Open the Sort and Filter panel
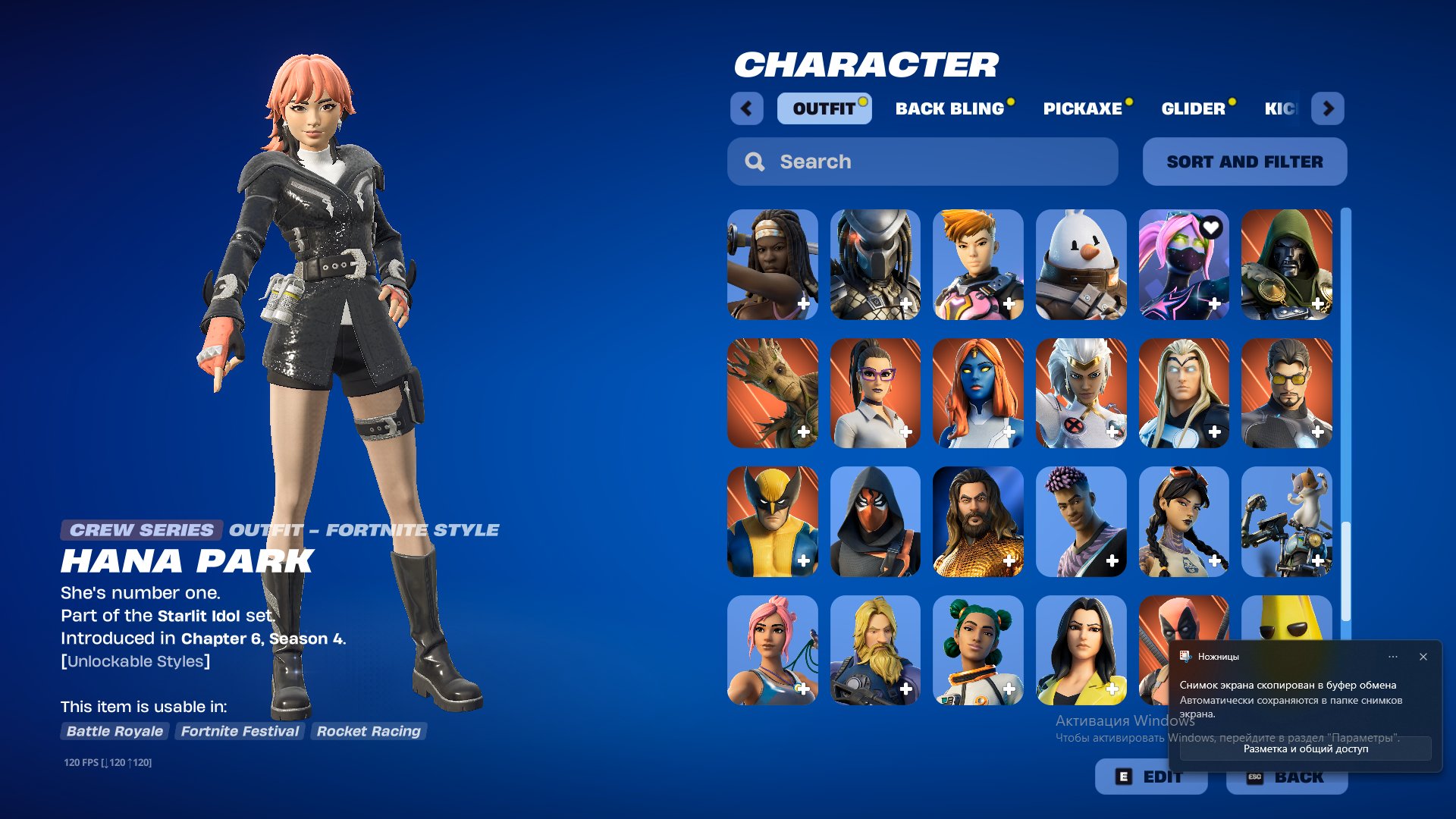1456x819 pixels. click(x=1244, y=161)
